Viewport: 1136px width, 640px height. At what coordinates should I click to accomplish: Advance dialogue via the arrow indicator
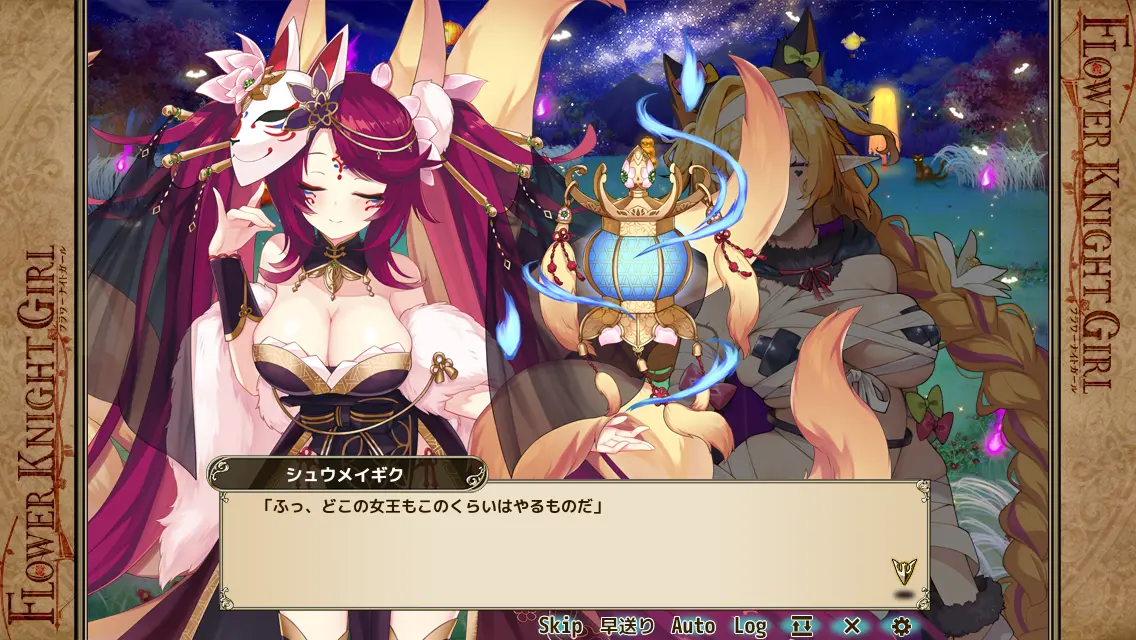904,572
